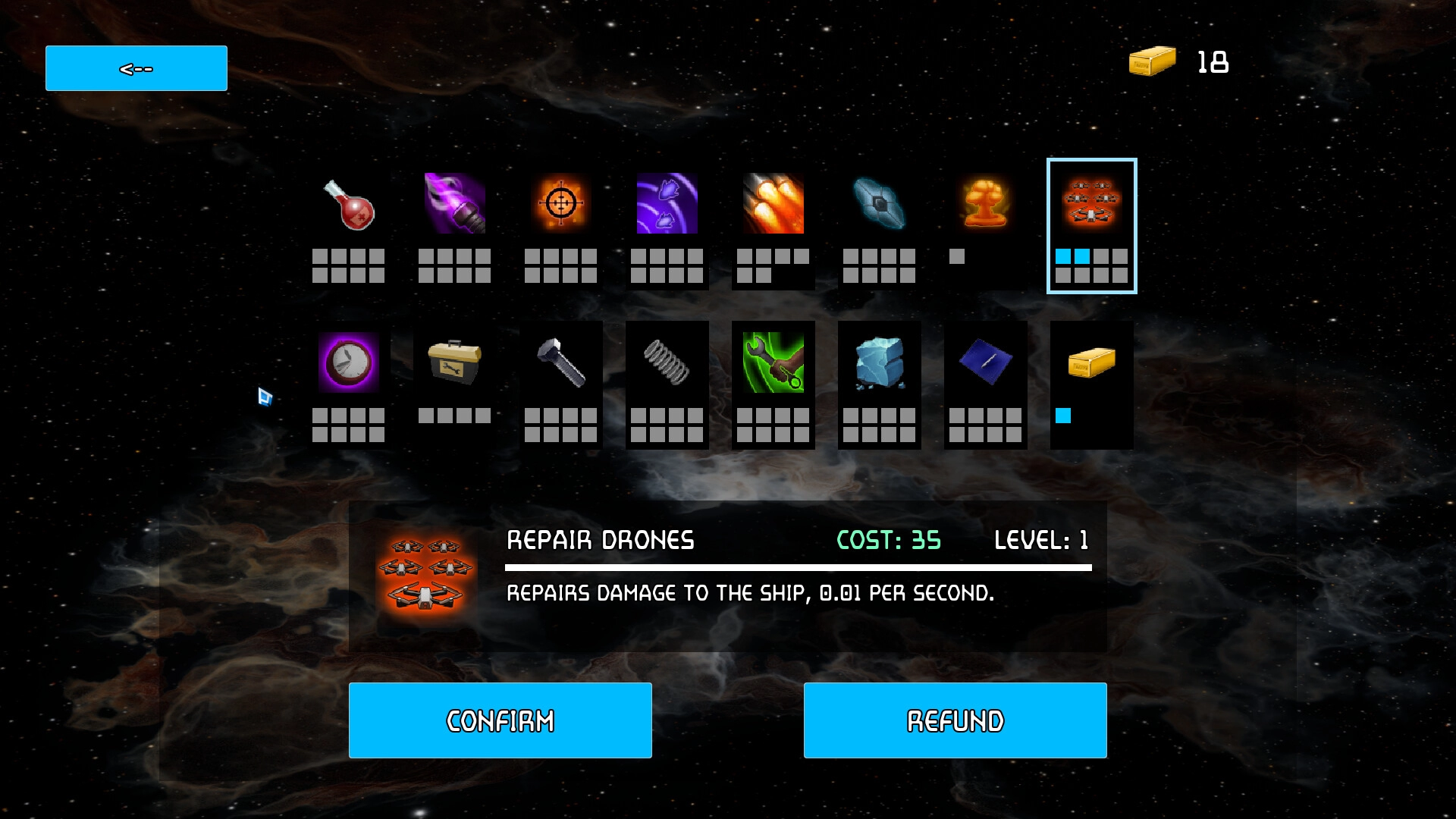Pick the blue panel upgrade
The width and height of the screenshot is (1456, 819).
(x=986, y=362)
